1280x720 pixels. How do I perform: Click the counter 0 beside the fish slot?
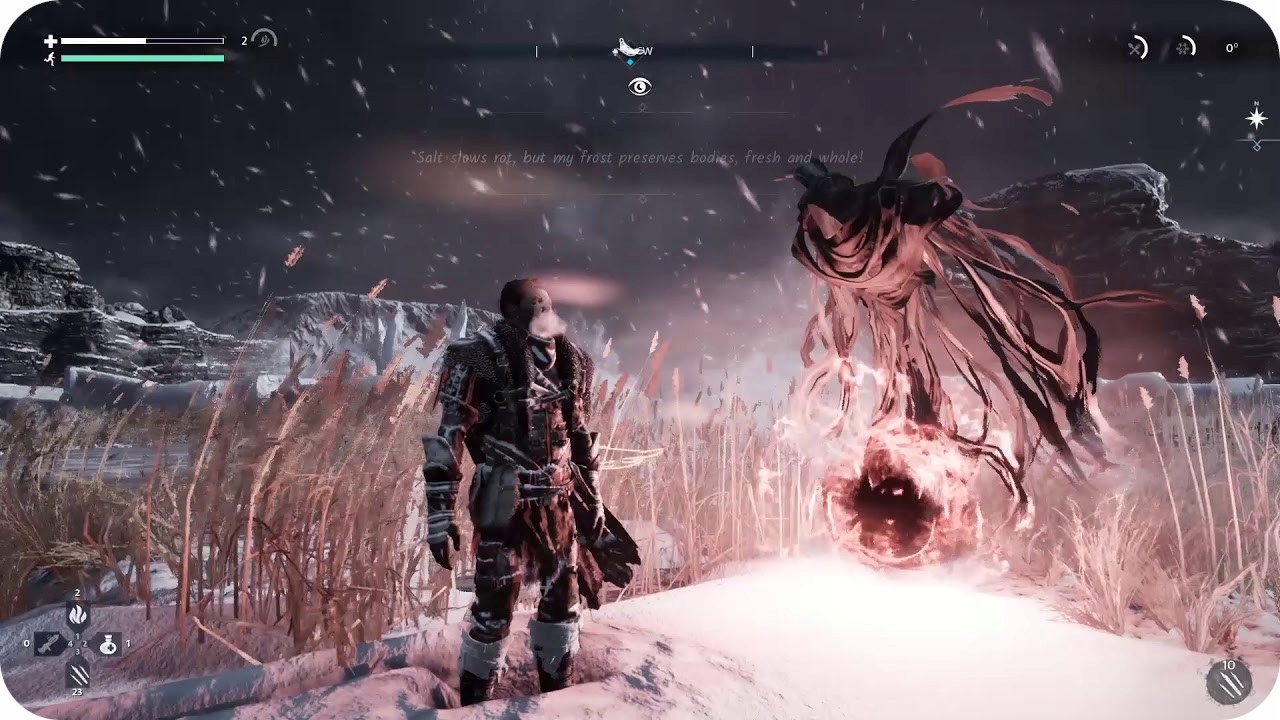tap(27, 645)
